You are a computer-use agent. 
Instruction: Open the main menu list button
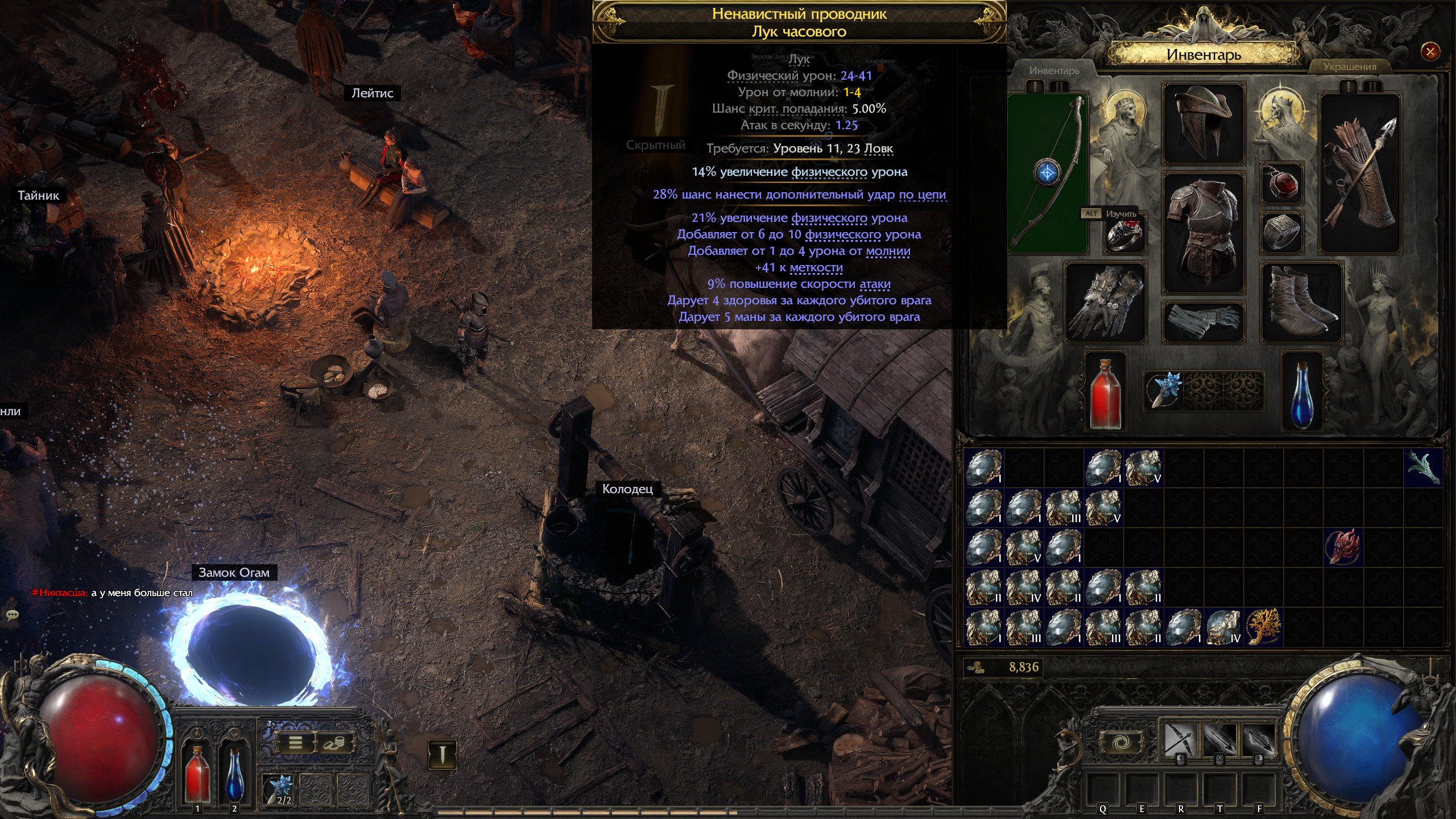(295, 742)
